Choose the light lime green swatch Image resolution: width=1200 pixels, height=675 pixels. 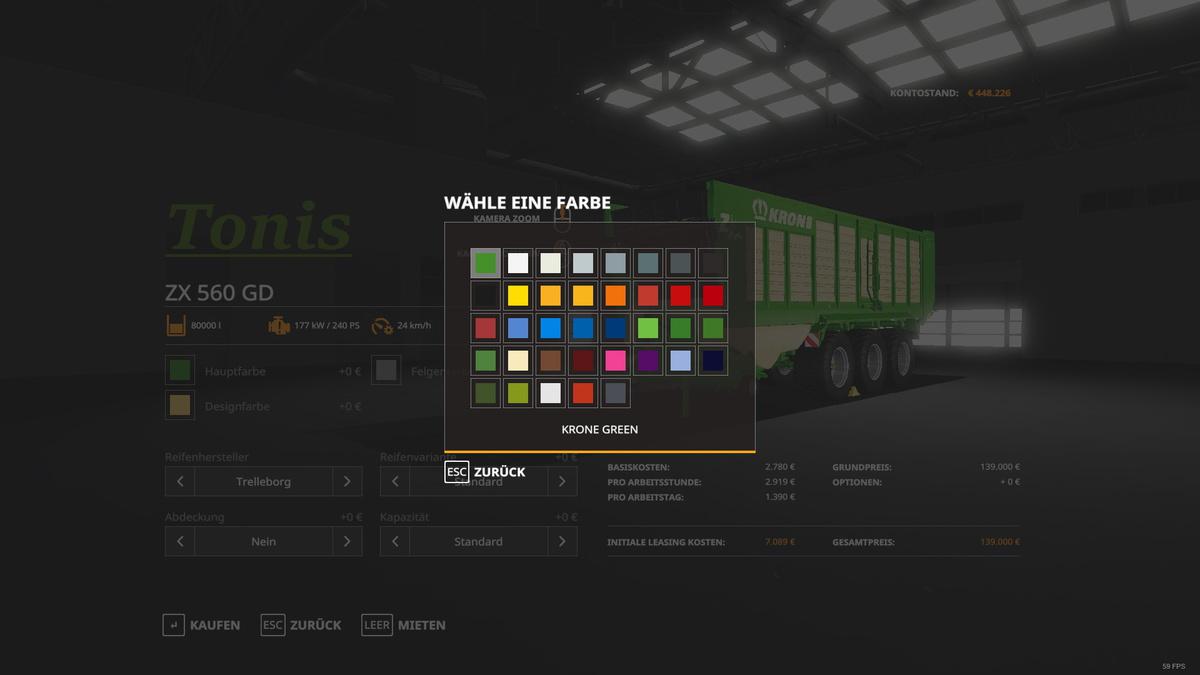[648, 328]
